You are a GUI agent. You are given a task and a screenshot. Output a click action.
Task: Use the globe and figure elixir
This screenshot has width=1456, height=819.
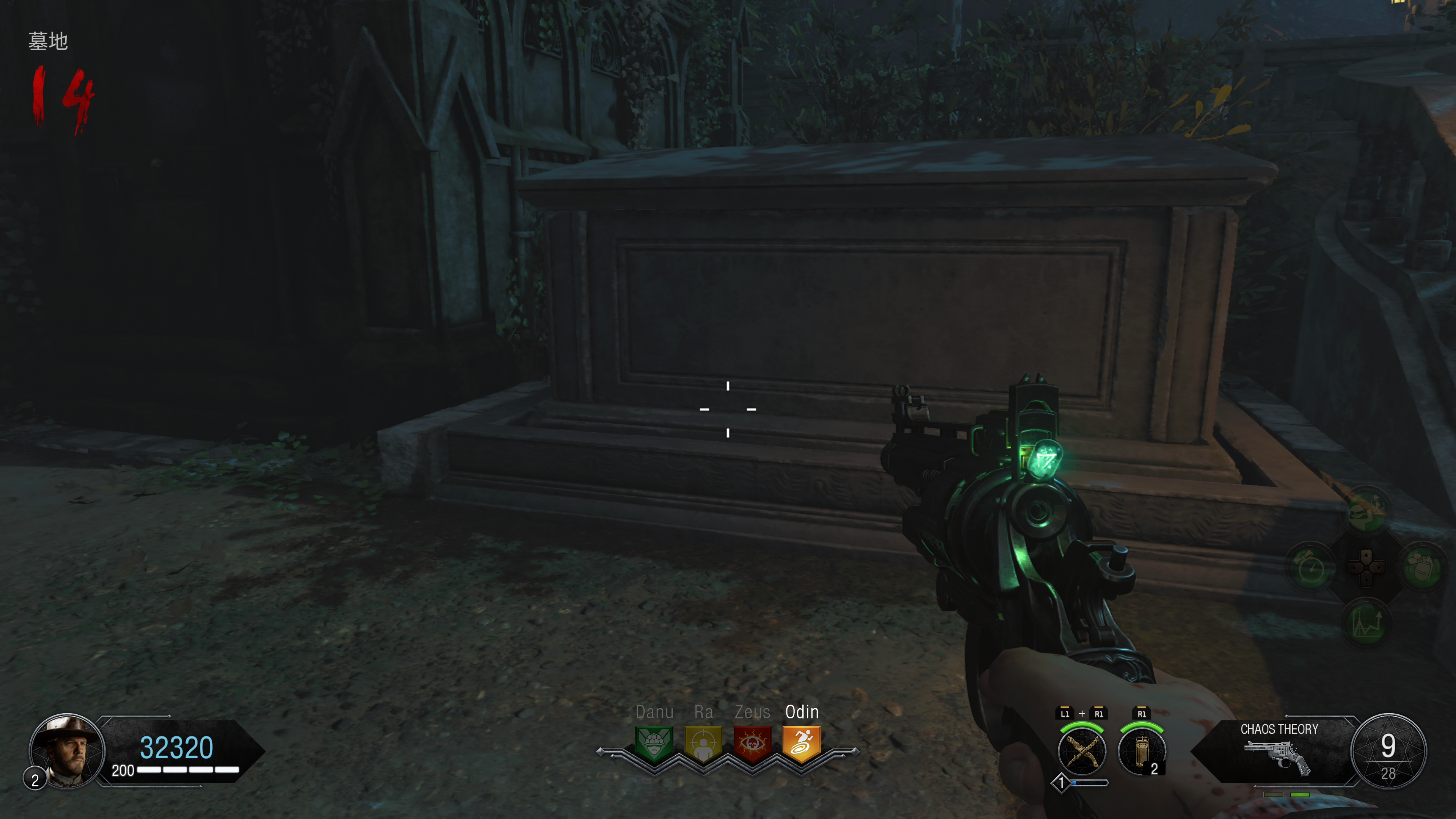coord(1367,511)
